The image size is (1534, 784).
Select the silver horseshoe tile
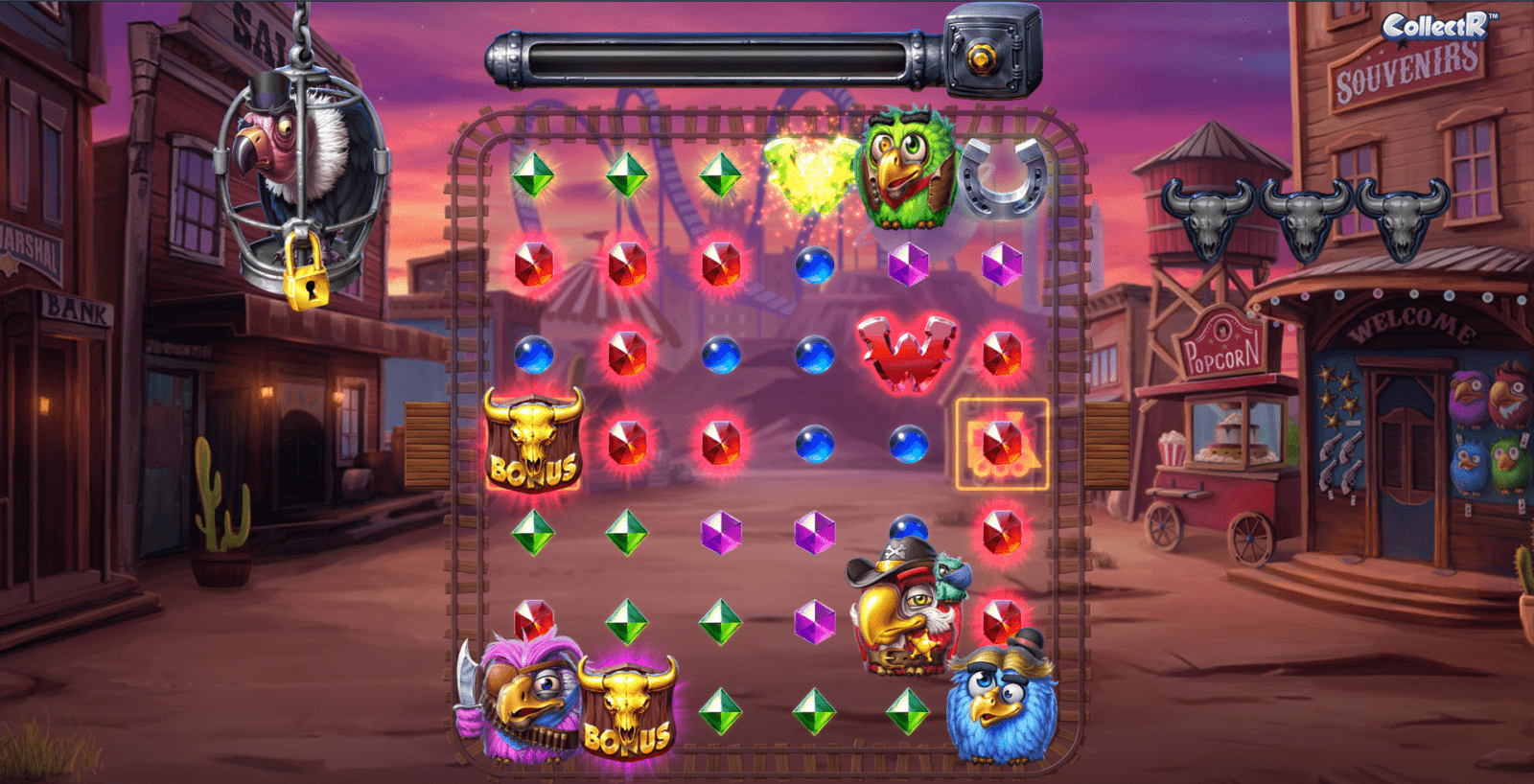point(1003,174)
